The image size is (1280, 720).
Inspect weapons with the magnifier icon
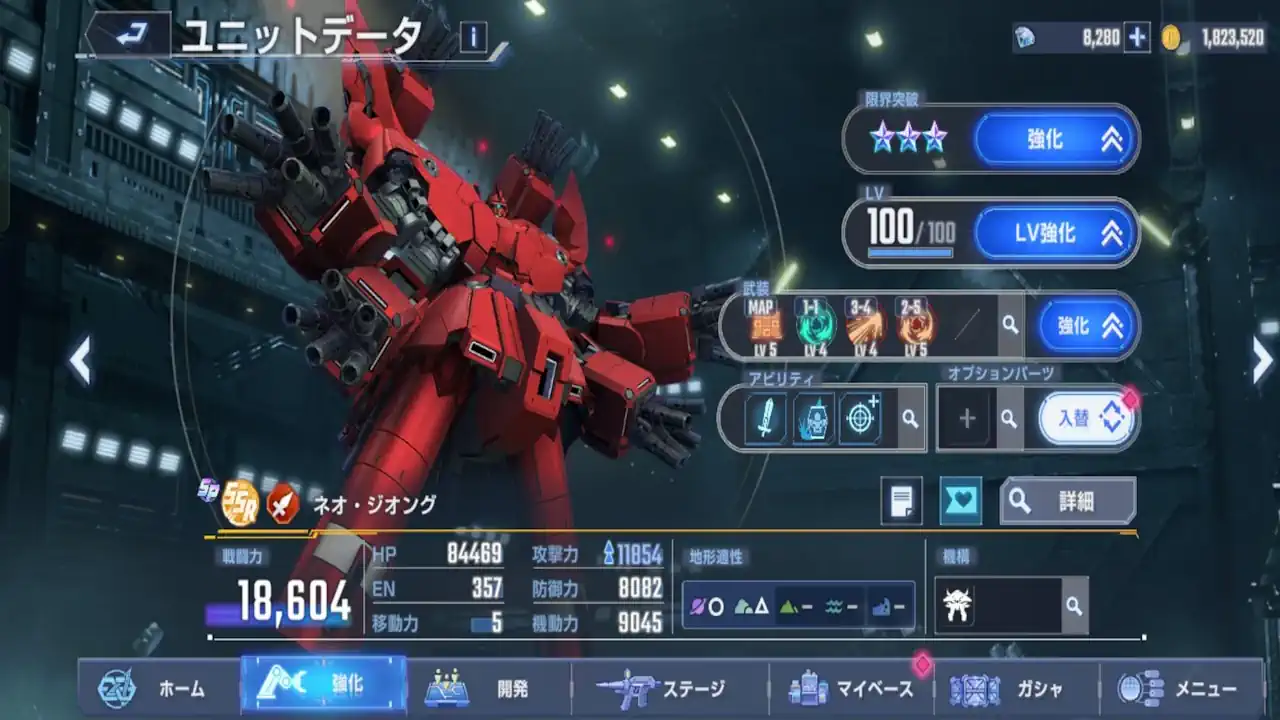pyautogui.click(x=1011, y=325)
